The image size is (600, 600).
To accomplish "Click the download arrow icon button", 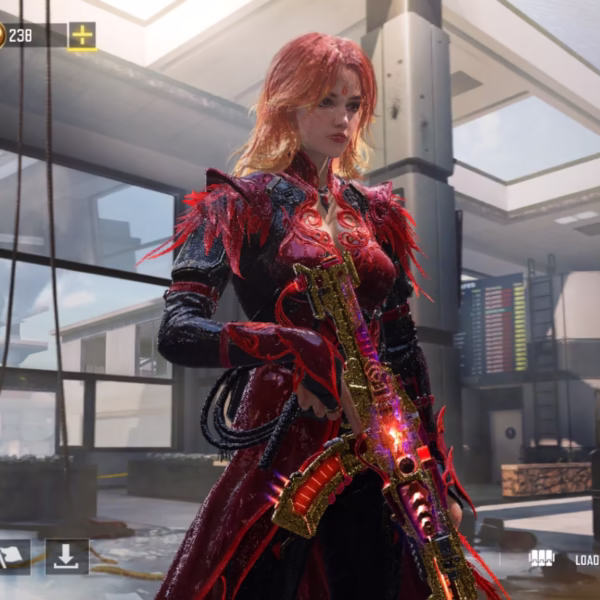I will 67,557.
